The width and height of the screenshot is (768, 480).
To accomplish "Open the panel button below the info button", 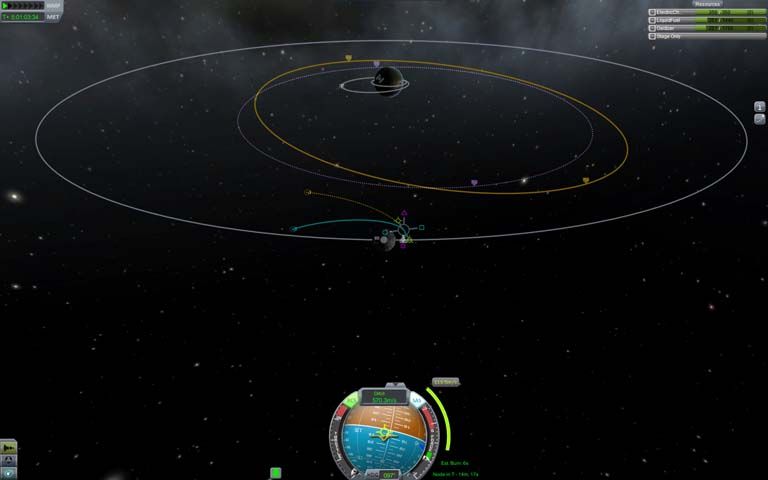I will (x=759, y=119).
